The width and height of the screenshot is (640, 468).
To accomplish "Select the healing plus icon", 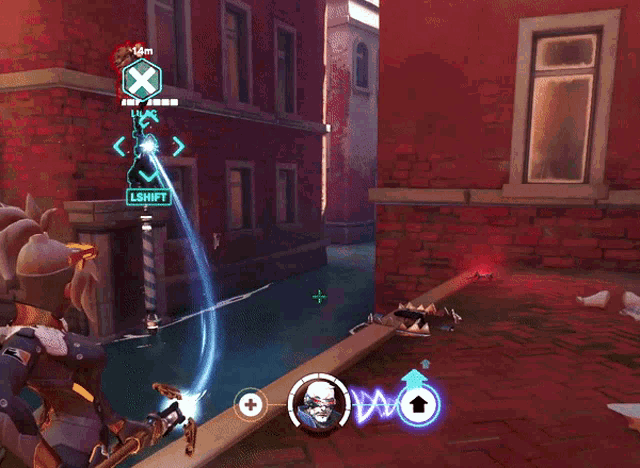I will (250, 405).
